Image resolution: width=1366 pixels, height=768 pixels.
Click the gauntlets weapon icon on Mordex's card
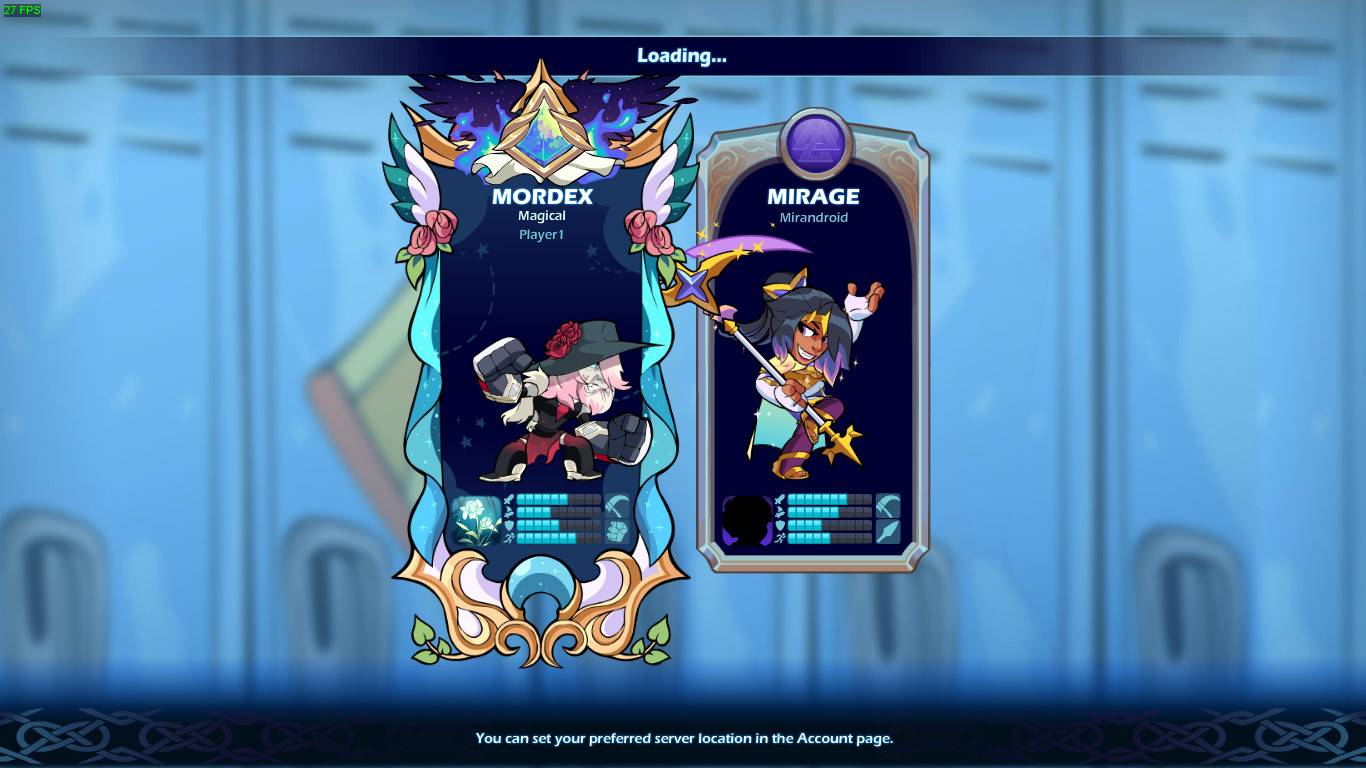click(618, 531)
